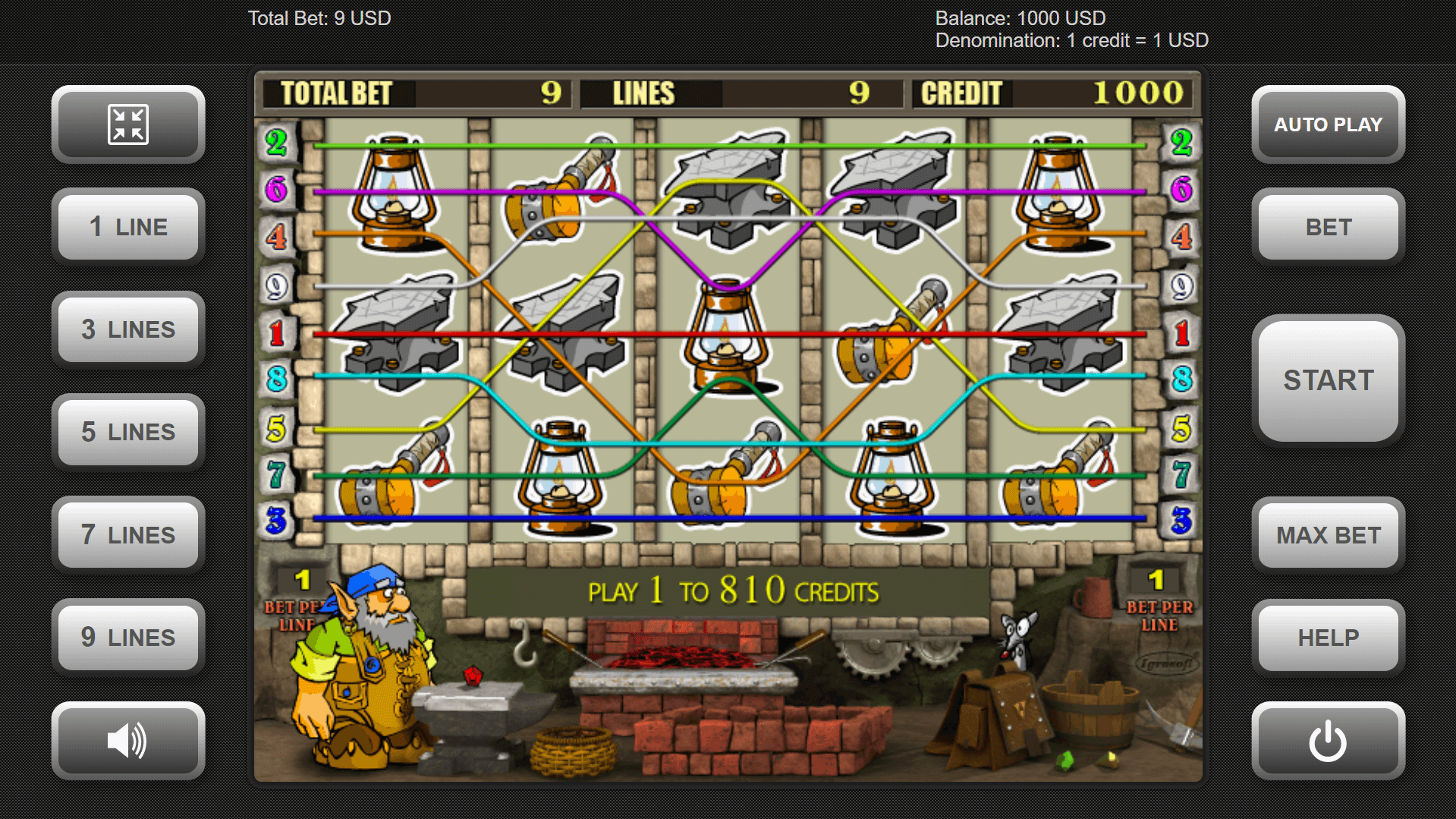
Task: Exit the game with the power button
Action: coord(1328,740)
